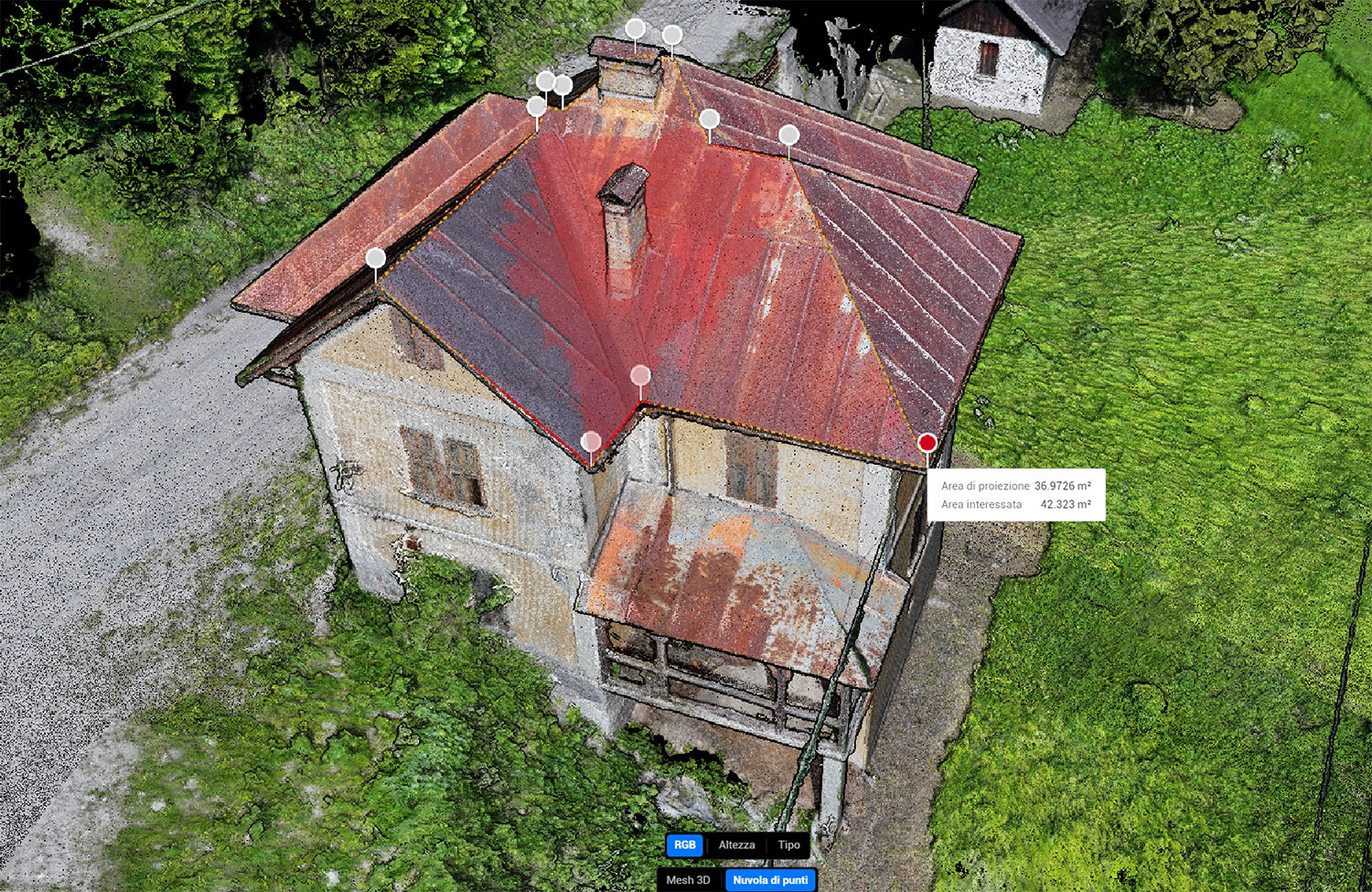The image size is (1372, 892).
Task: Select the pink vertex marker in the roof valley
Action: (638, 375)
